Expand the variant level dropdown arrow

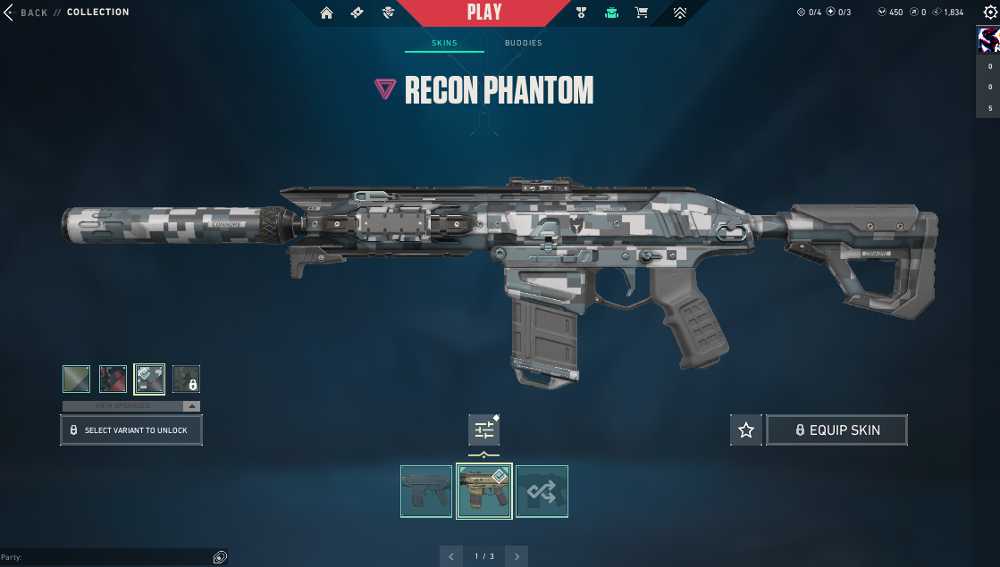(192, 407)
